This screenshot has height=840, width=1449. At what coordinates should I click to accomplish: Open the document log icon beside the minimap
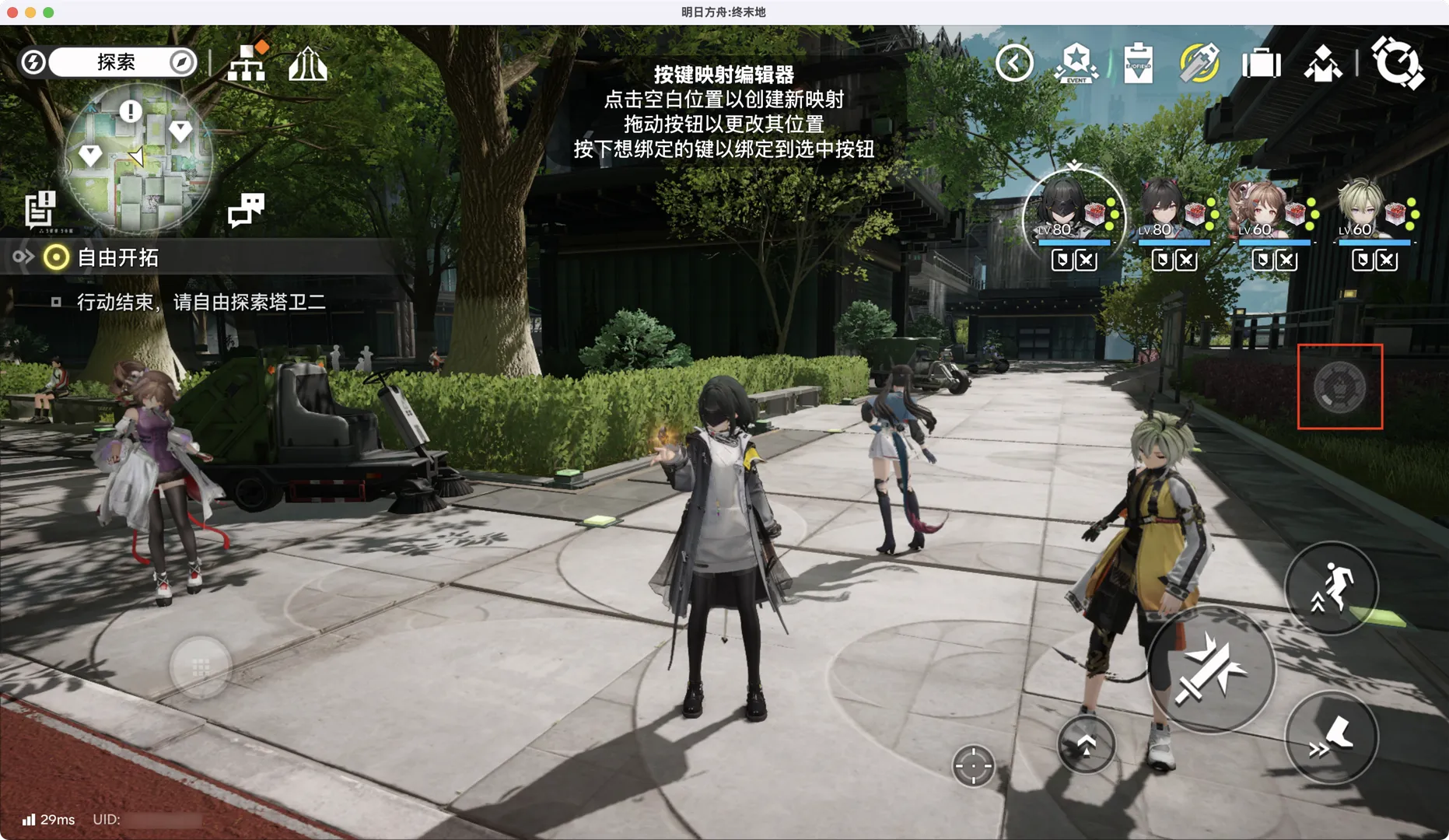pyautogui.click(x=40, y=209)
